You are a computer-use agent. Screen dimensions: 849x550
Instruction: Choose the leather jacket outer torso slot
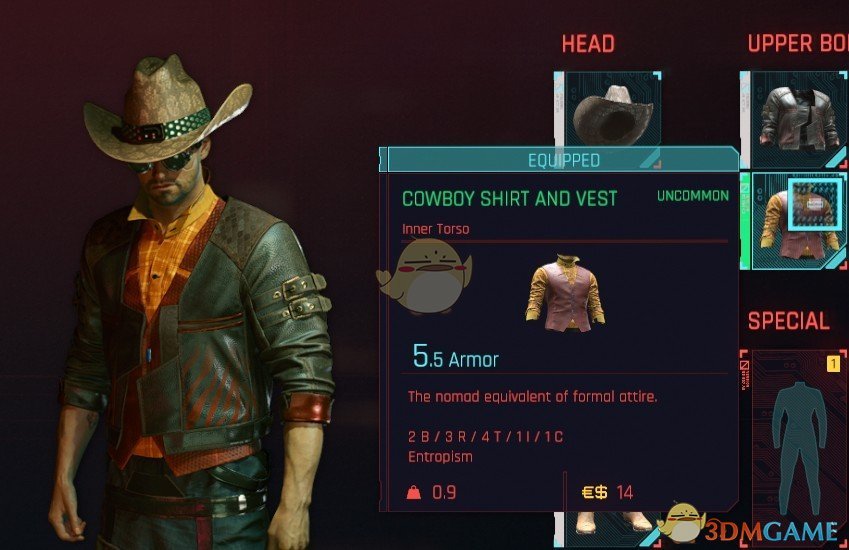(x=796, y=118)
